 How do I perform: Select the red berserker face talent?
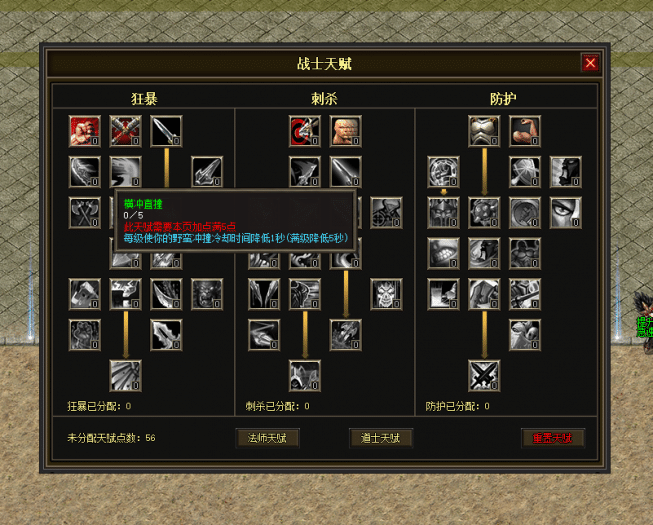[x=85, y=131]
